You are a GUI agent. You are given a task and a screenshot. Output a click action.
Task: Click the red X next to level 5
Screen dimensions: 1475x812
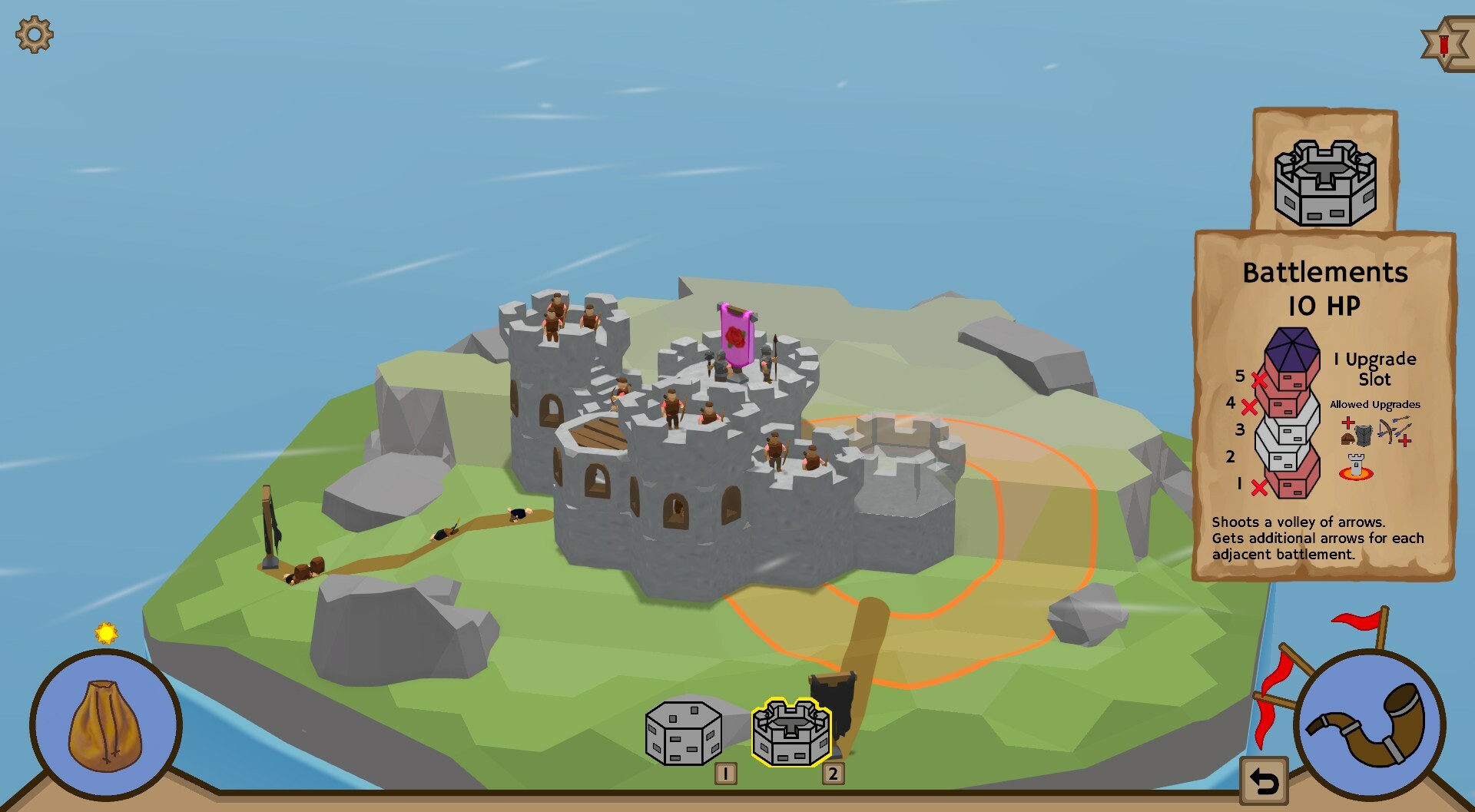pos(1259,379)
